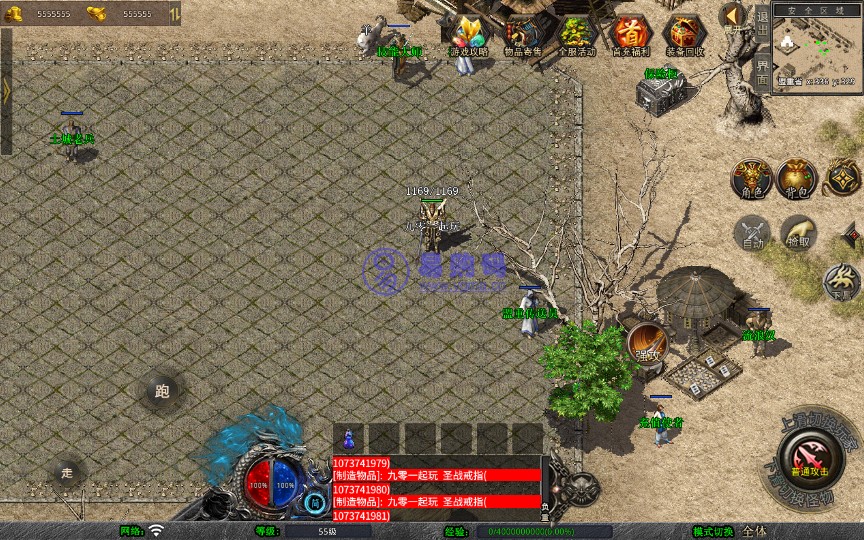Toggle the 自动 auto-combat button
Image resolution: width=864 pixels, height=540 pixels.
click(751, 233)
